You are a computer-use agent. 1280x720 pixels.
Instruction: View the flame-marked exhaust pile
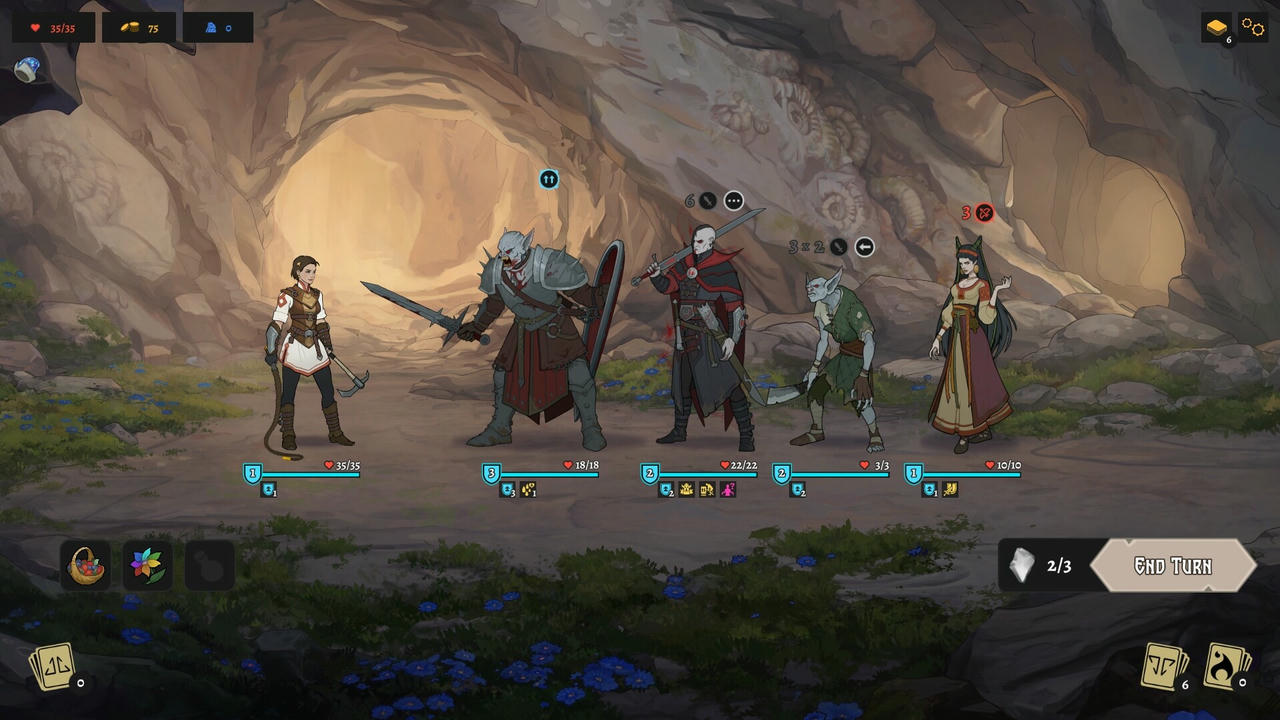1226,666
